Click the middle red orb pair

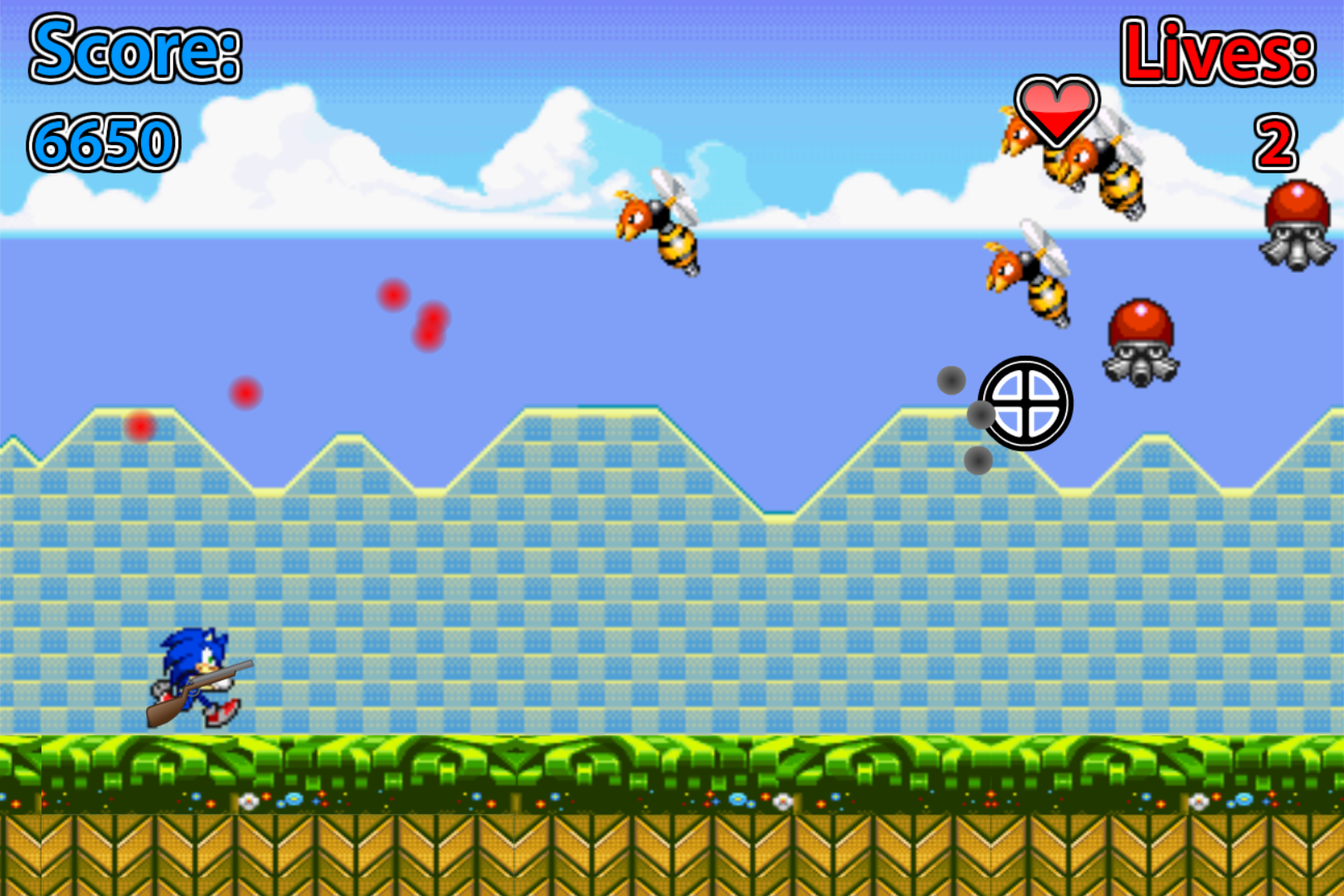429,325
